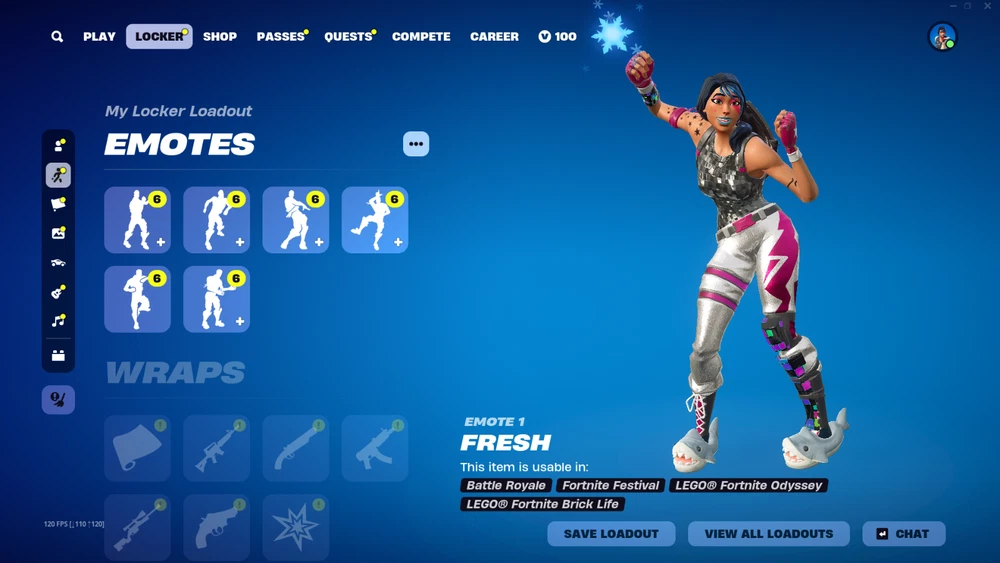Open the Career tab
The width and height of the screenshot is (1000, 563).
(494, 37)
